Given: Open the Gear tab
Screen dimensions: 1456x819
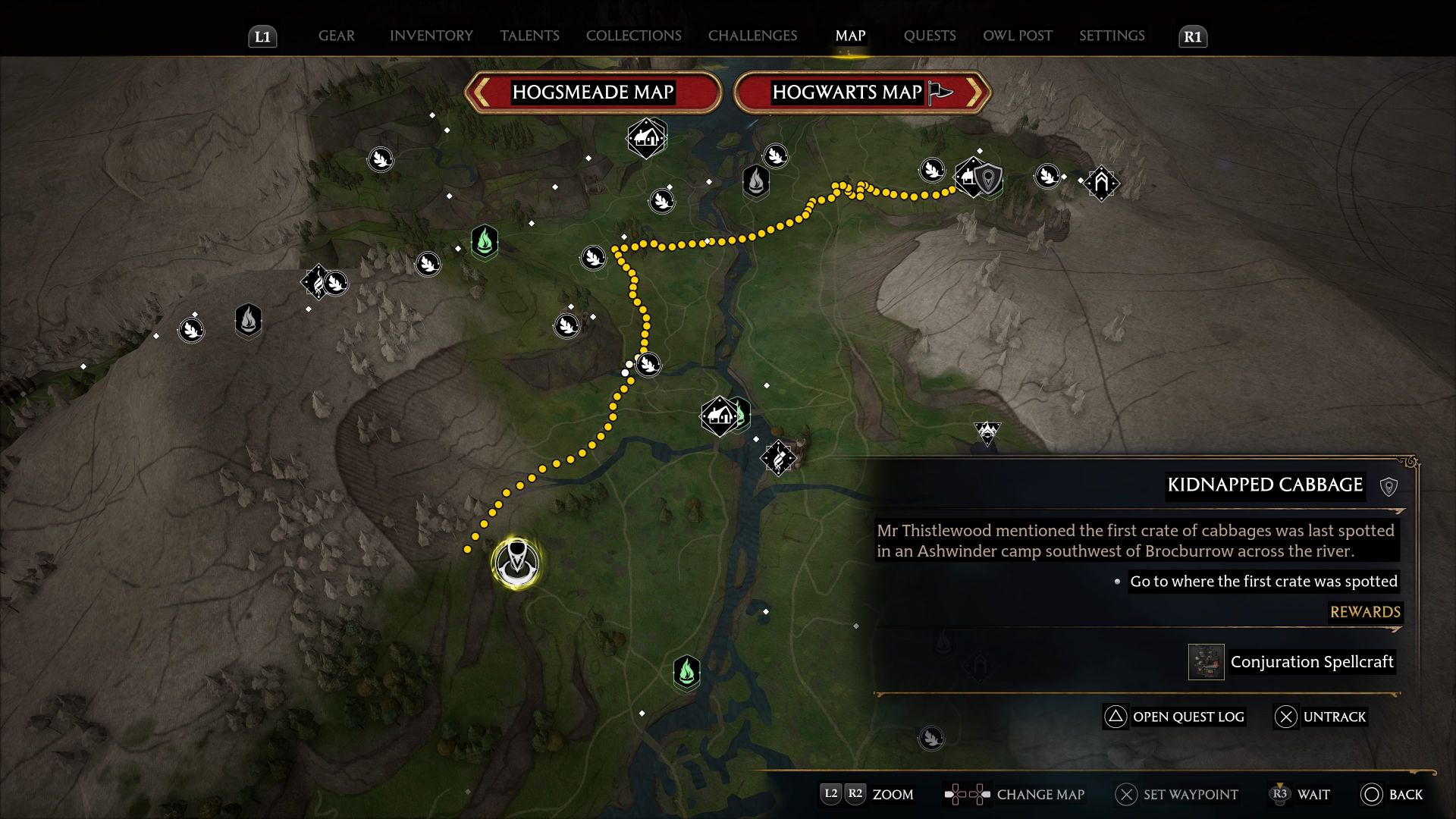Looking at the screenshot, I should (336, 36).
